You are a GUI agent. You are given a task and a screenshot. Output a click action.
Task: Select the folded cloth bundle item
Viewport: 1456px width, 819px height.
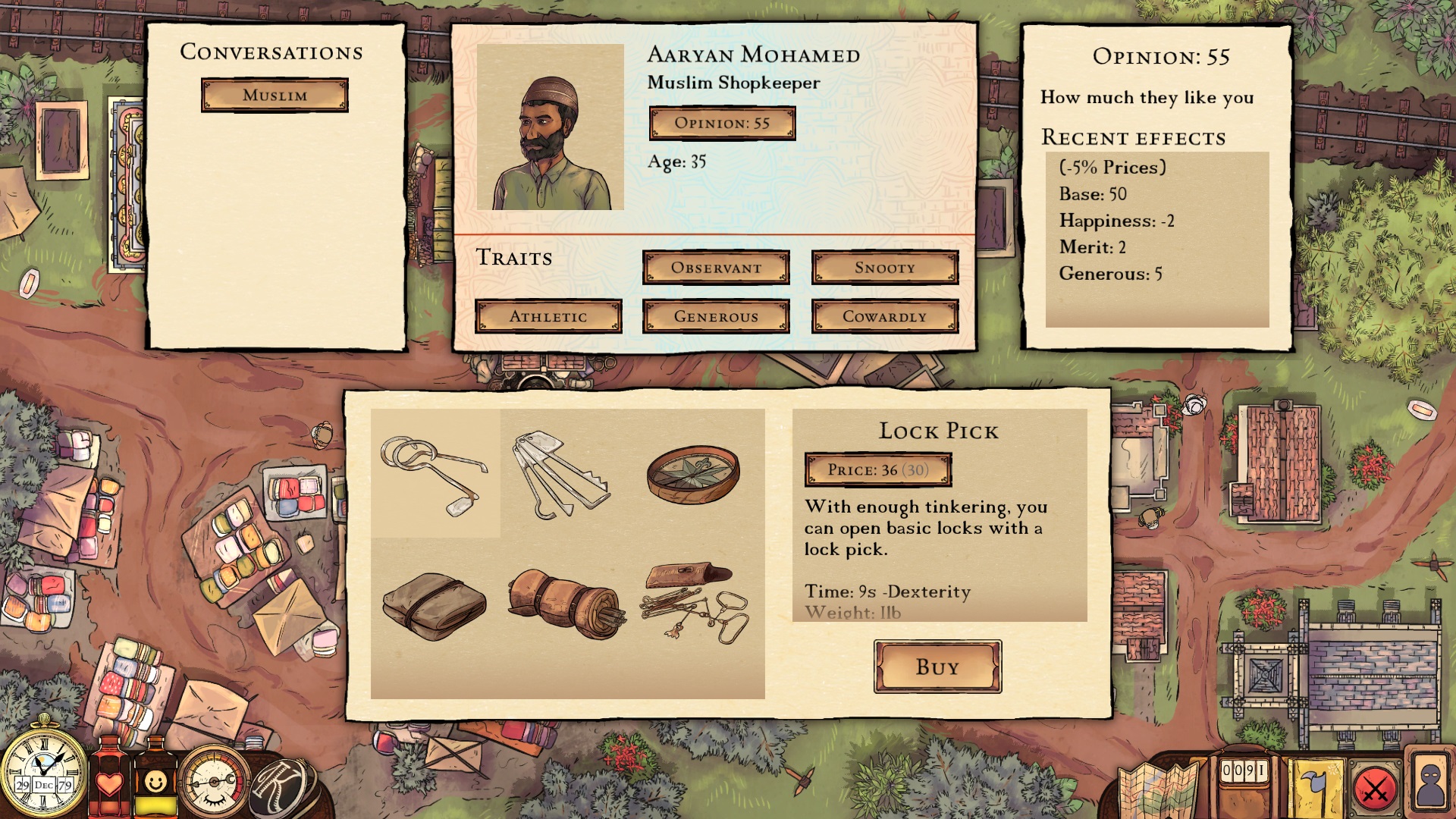[435, 605]
